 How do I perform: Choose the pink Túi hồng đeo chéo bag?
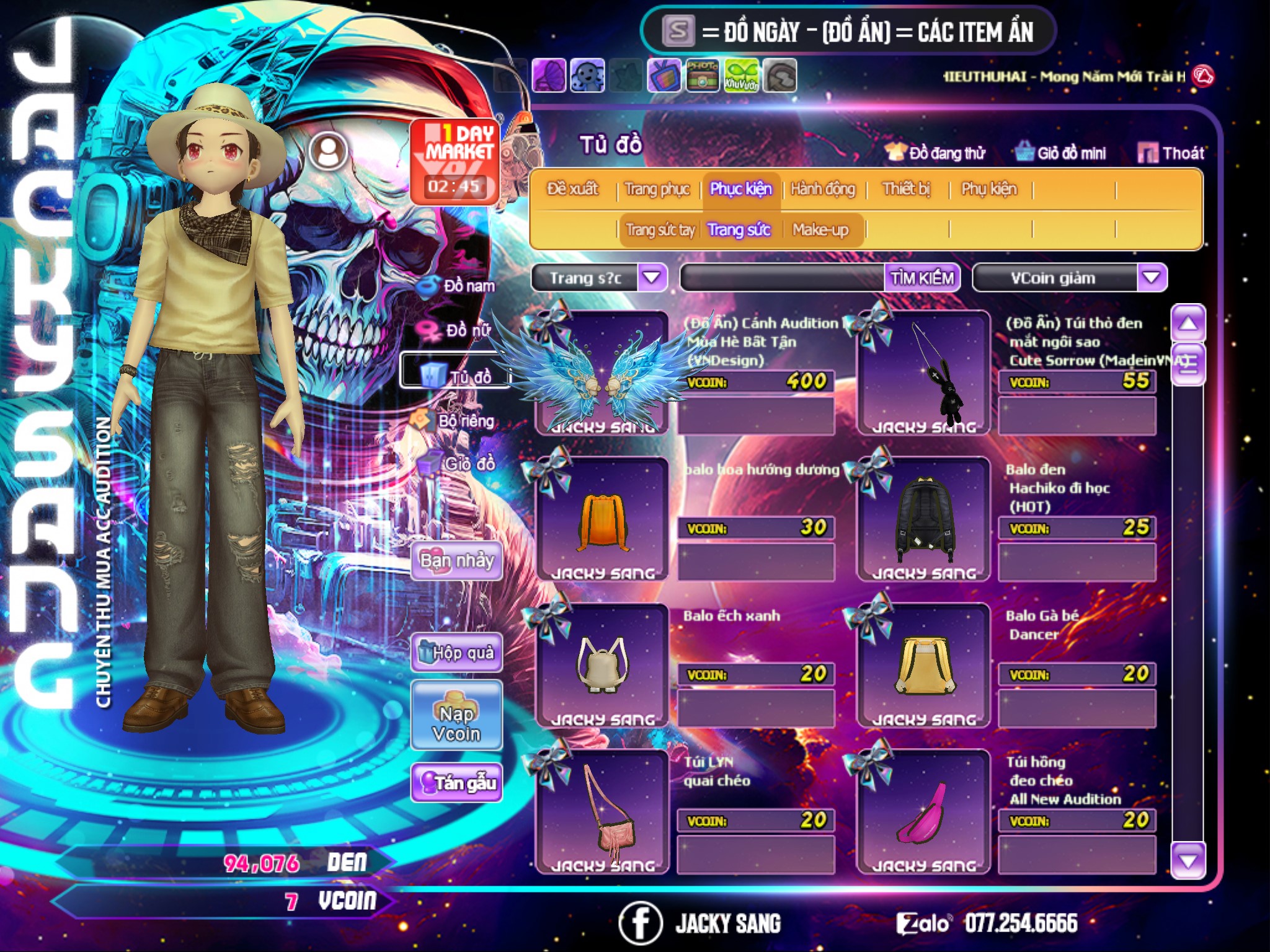[923, 813]
